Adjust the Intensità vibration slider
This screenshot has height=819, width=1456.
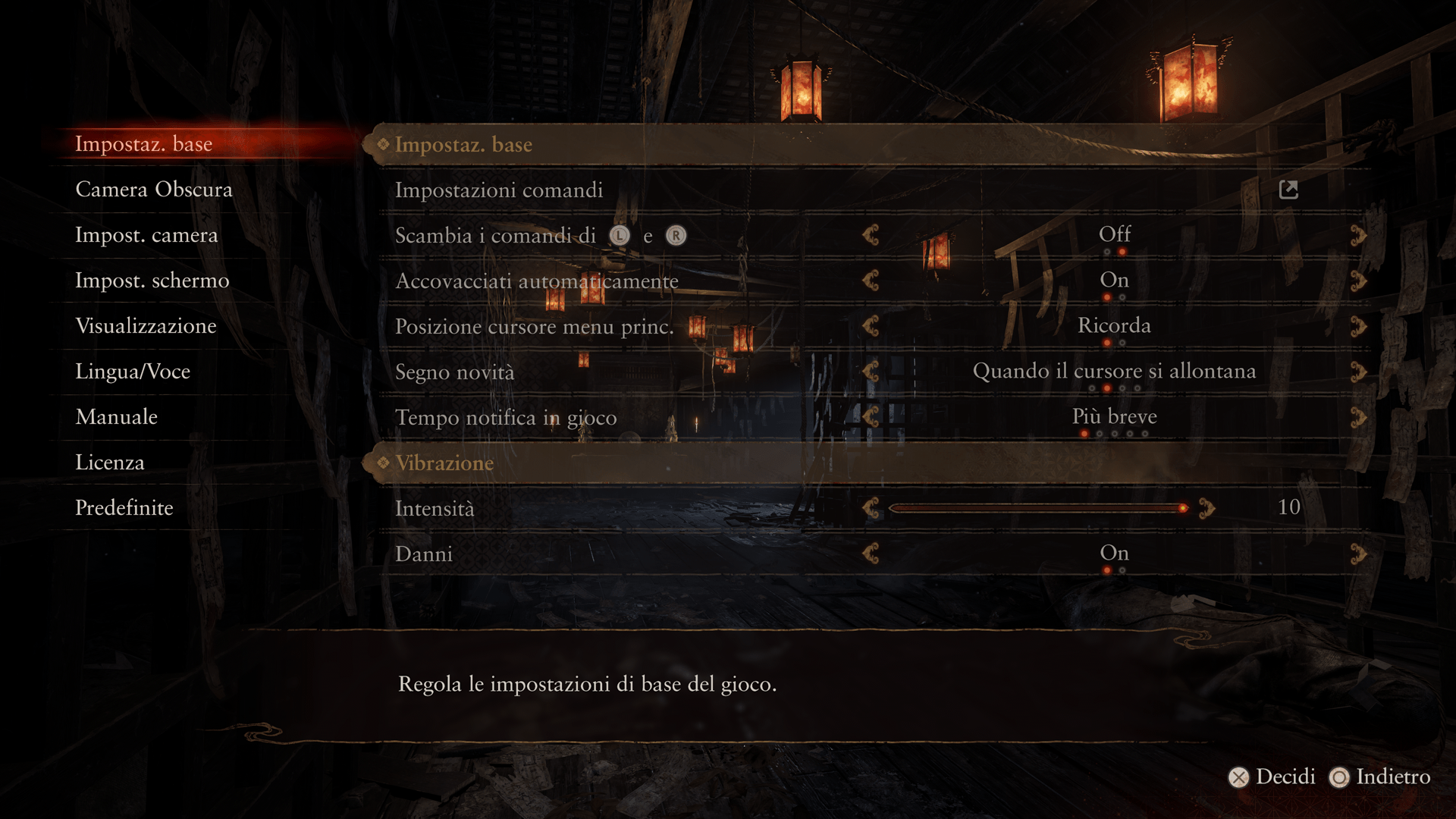pos(1036,508)
